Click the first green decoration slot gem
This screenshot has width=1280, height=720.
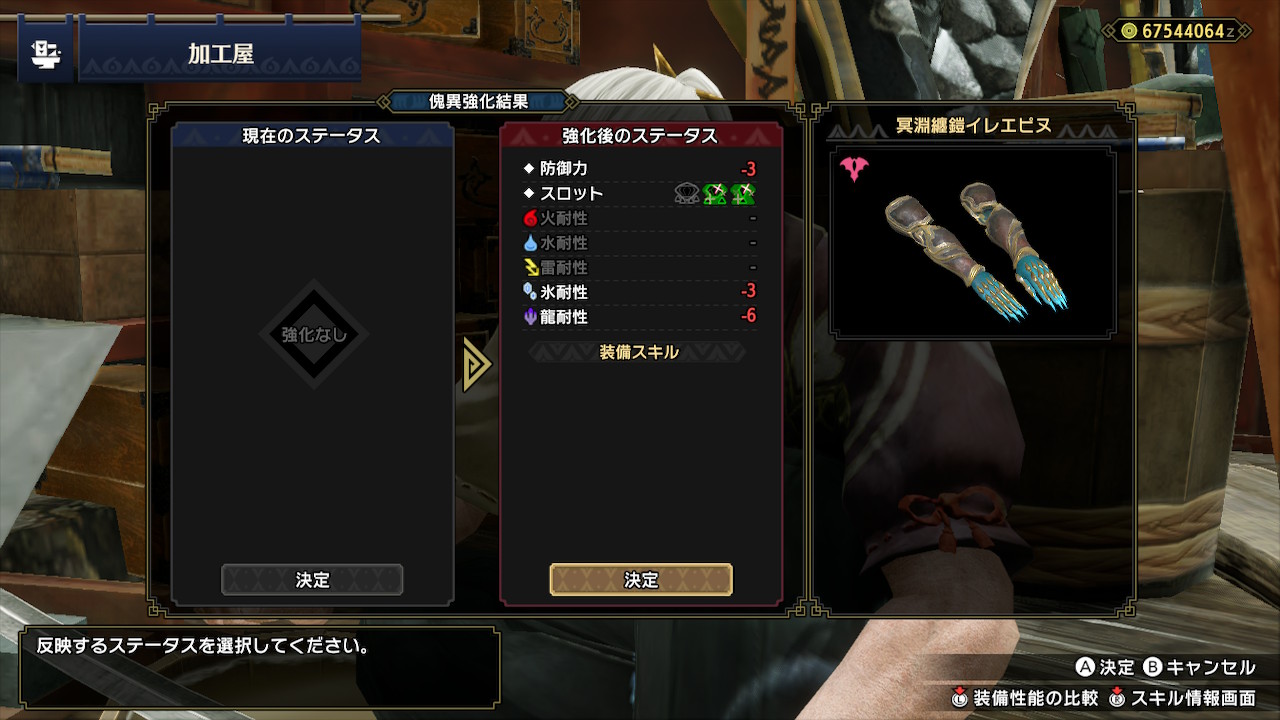click(717, 193)
